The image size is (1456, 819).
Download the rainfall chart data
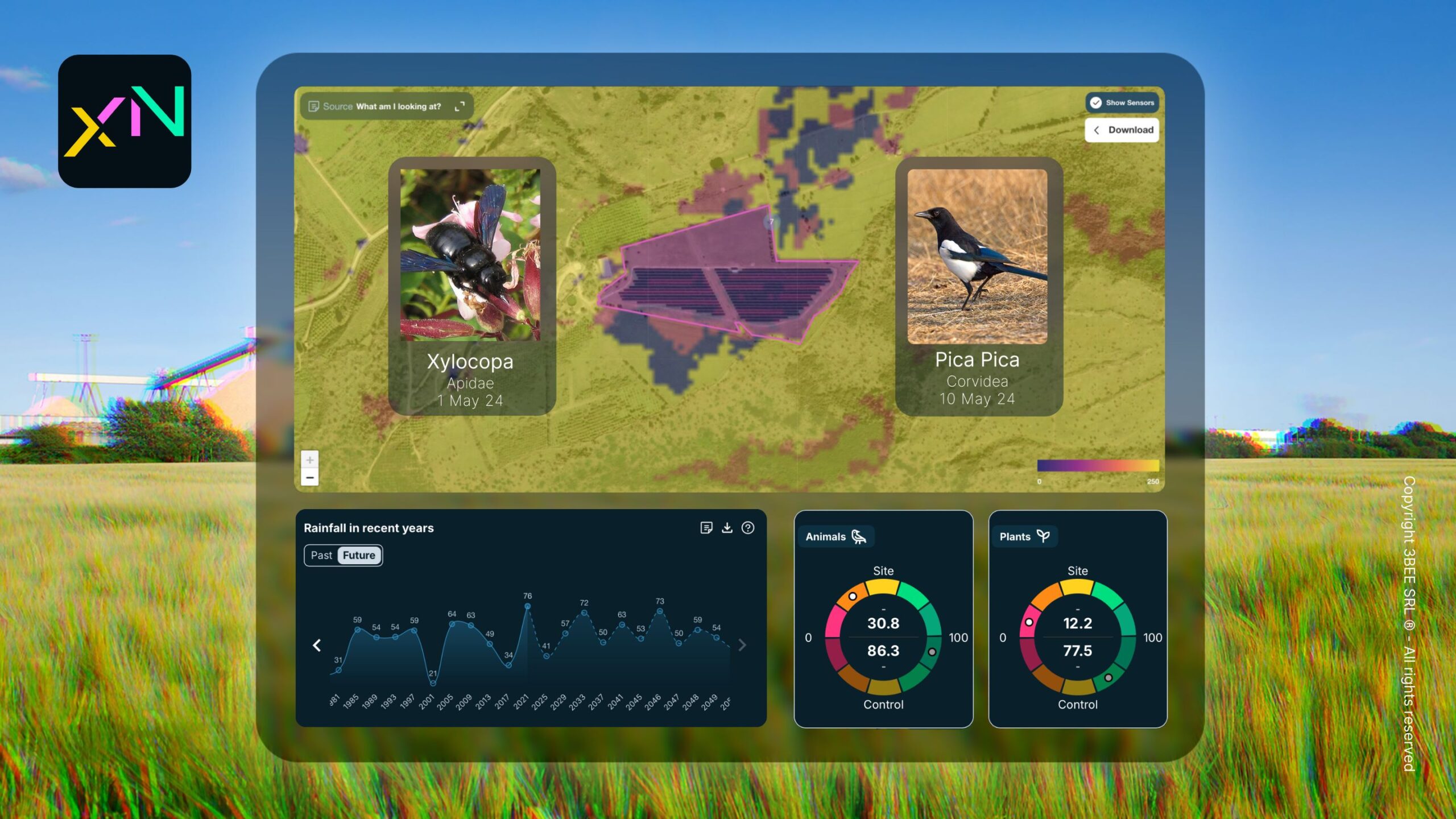tap(727, 528)
